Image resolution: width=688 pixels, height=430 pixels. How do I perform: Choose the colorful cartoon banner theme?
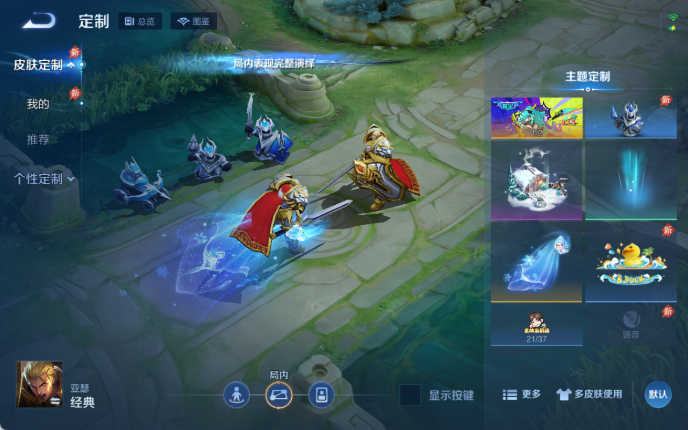[x=536, y=117]
